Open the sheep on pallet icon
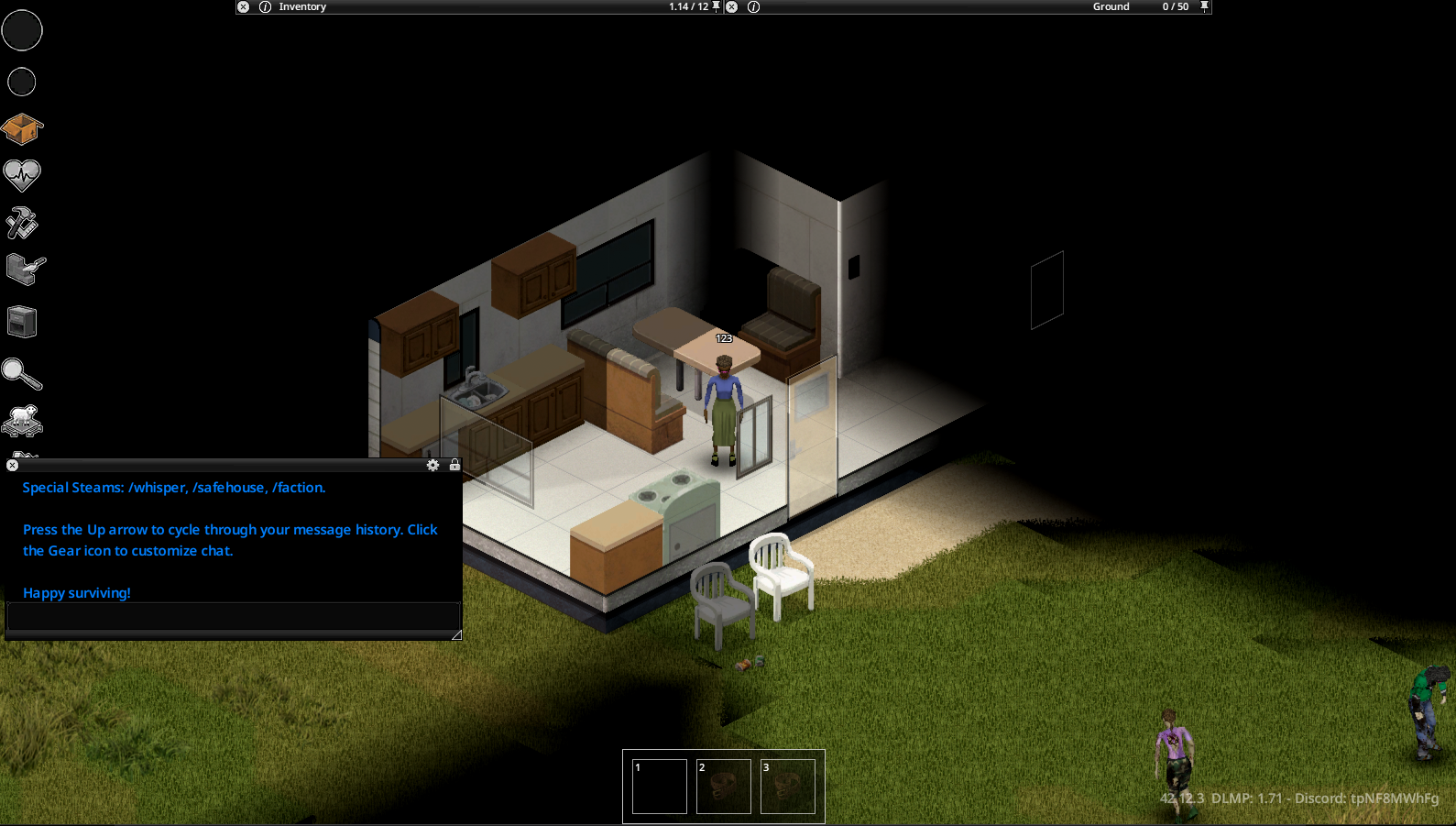 point(22,421)
